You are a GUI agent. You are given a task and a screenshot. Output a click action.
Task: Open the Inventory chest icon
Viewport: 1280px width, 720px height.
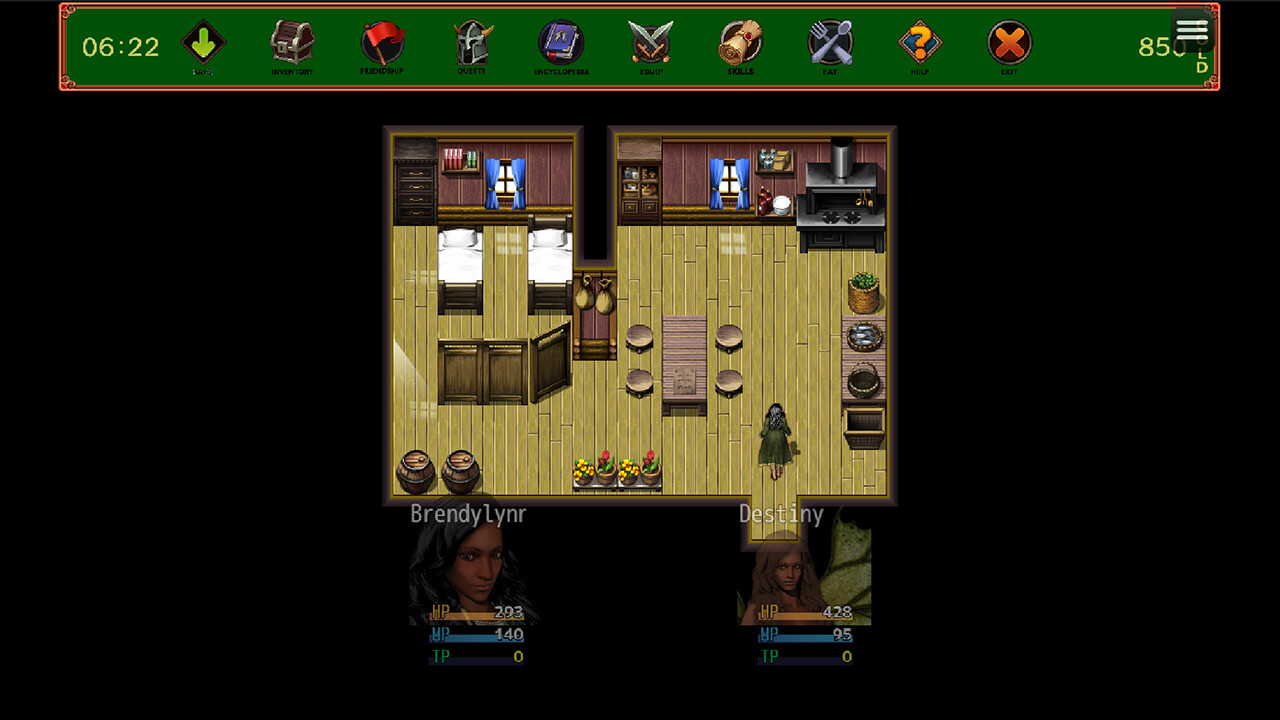coord(291,44)
